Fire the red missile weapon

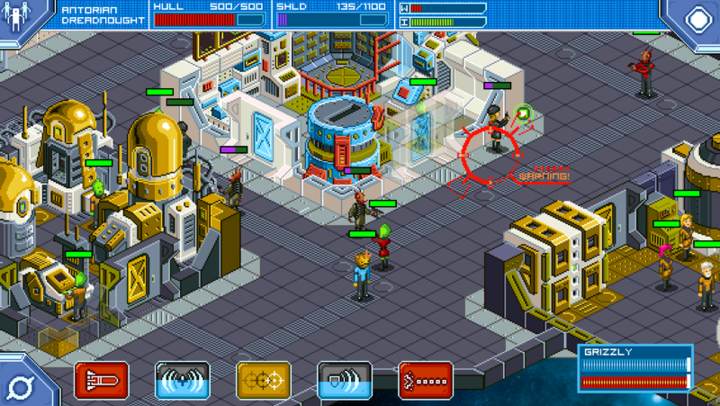(x=101, y=381)
